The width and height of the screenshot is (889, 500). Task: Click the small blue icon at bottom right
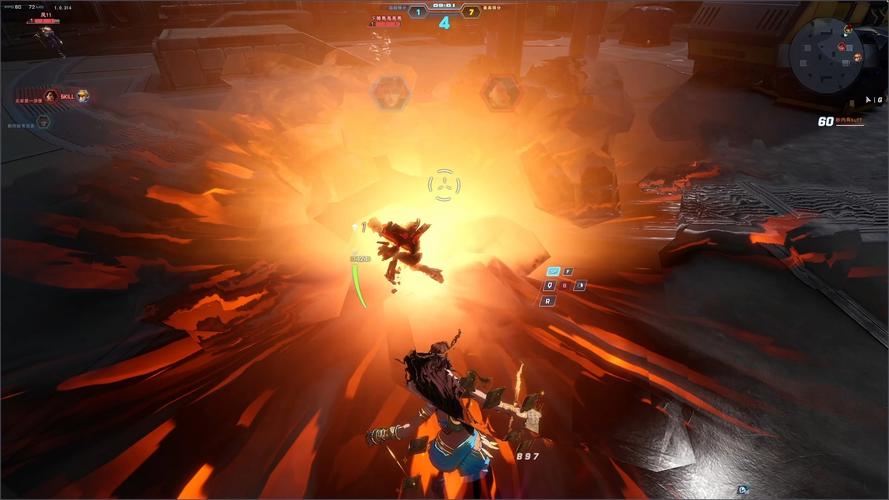click(742, 489)
